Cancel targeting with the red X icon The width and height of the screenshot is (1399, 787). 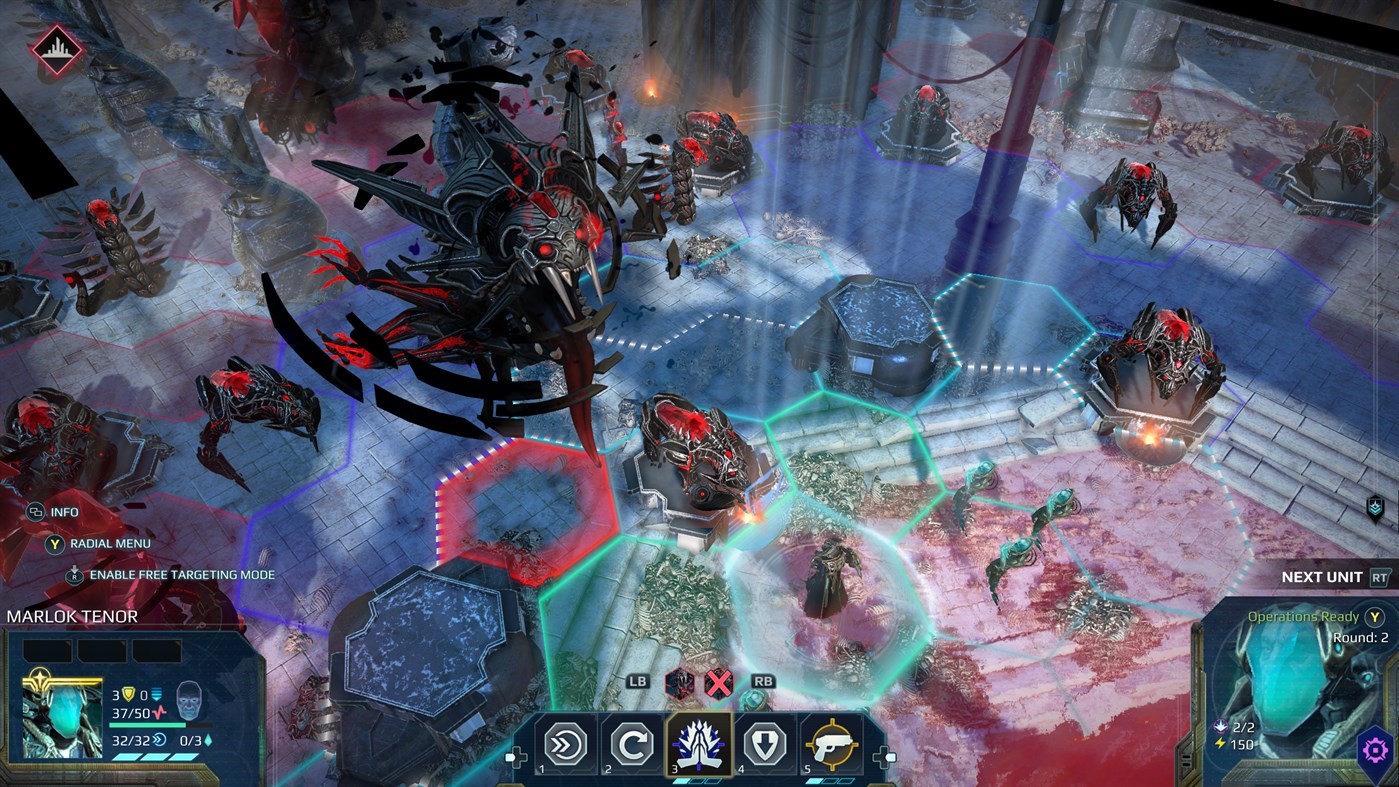click(718, 685)
